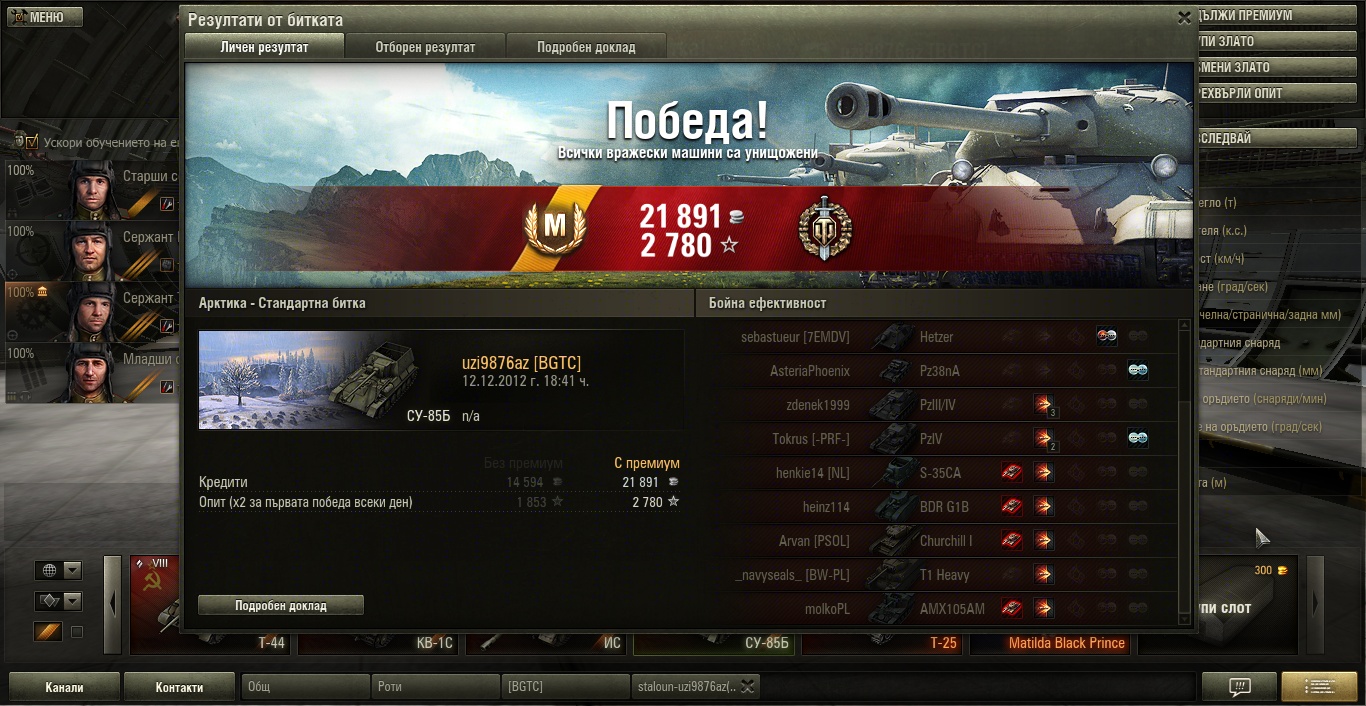Switch to the Отборен результат tab
Screen dimensions: 1366x706
tap(425, 47)
